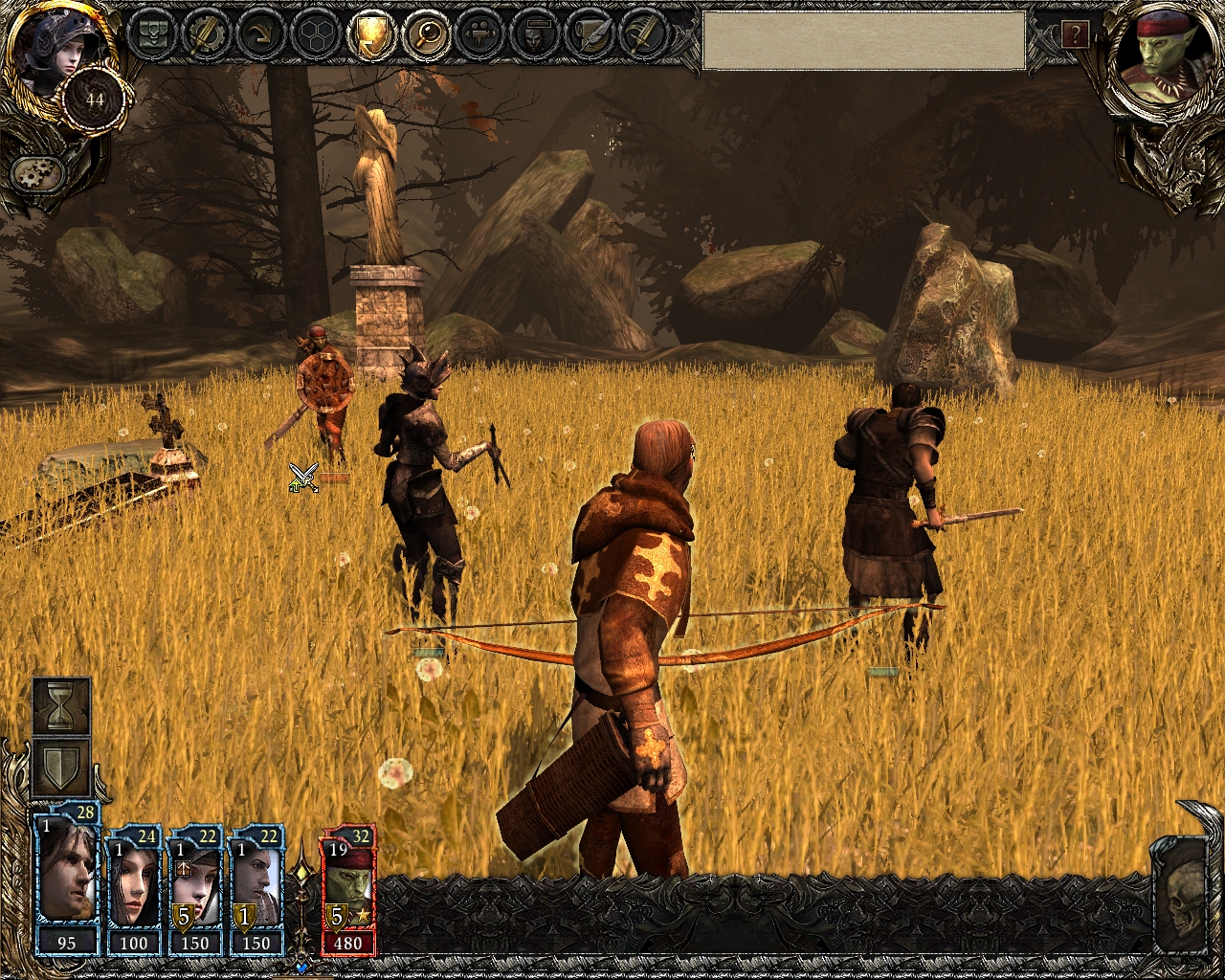
Task: Select the initiative 28 unit card
Action: pyautogui.click(x=67, y=880)
